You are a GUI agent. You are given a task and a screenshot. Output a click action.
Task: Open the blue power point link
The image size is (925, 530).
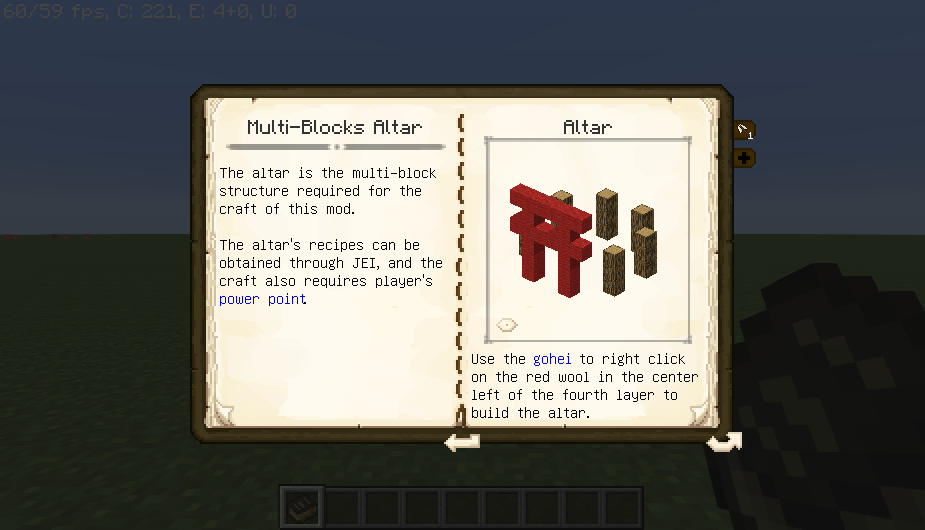click(262, 299)
